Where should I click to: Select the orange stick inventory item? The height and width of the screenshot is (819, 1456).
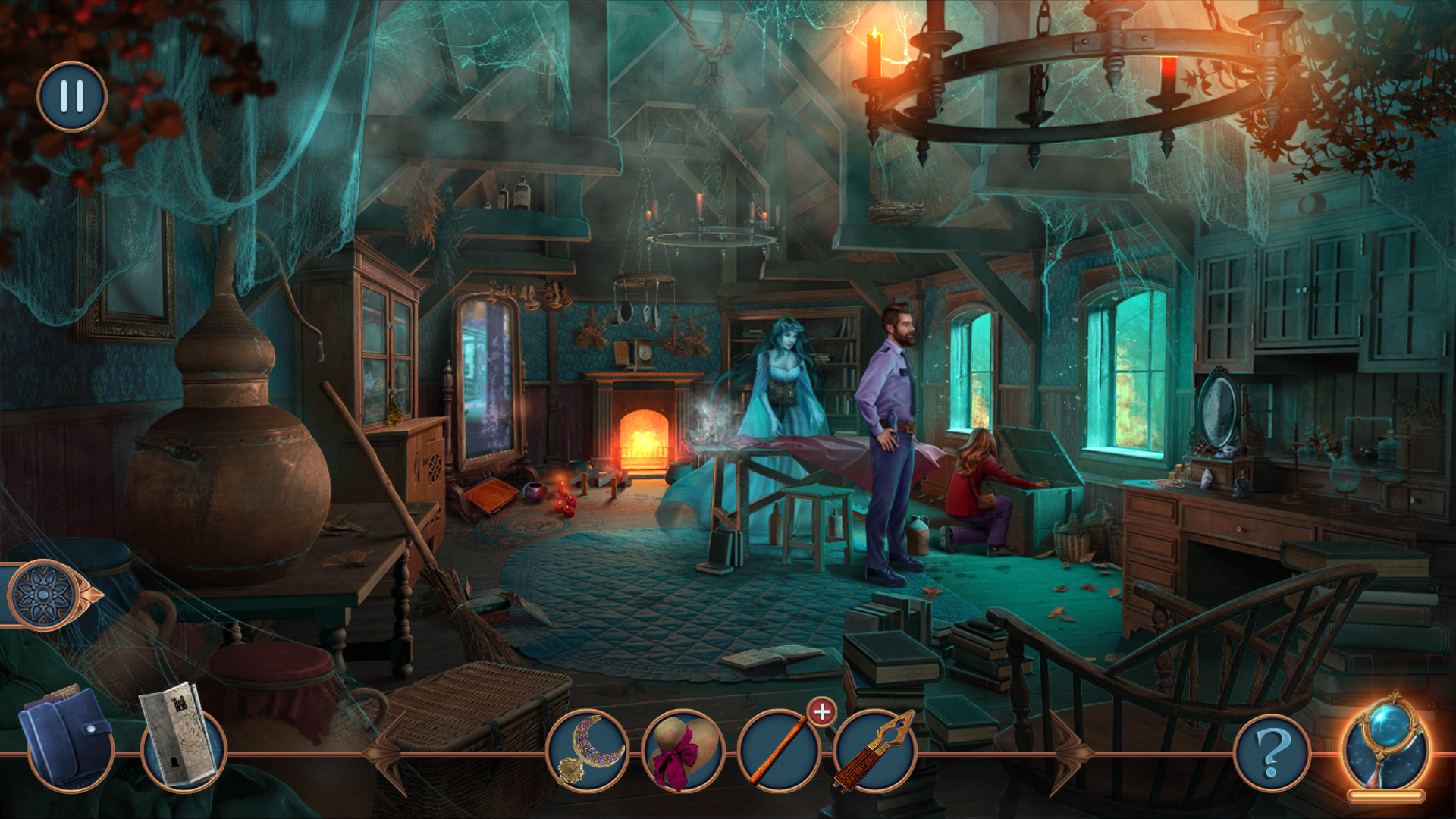coord(778,750)
